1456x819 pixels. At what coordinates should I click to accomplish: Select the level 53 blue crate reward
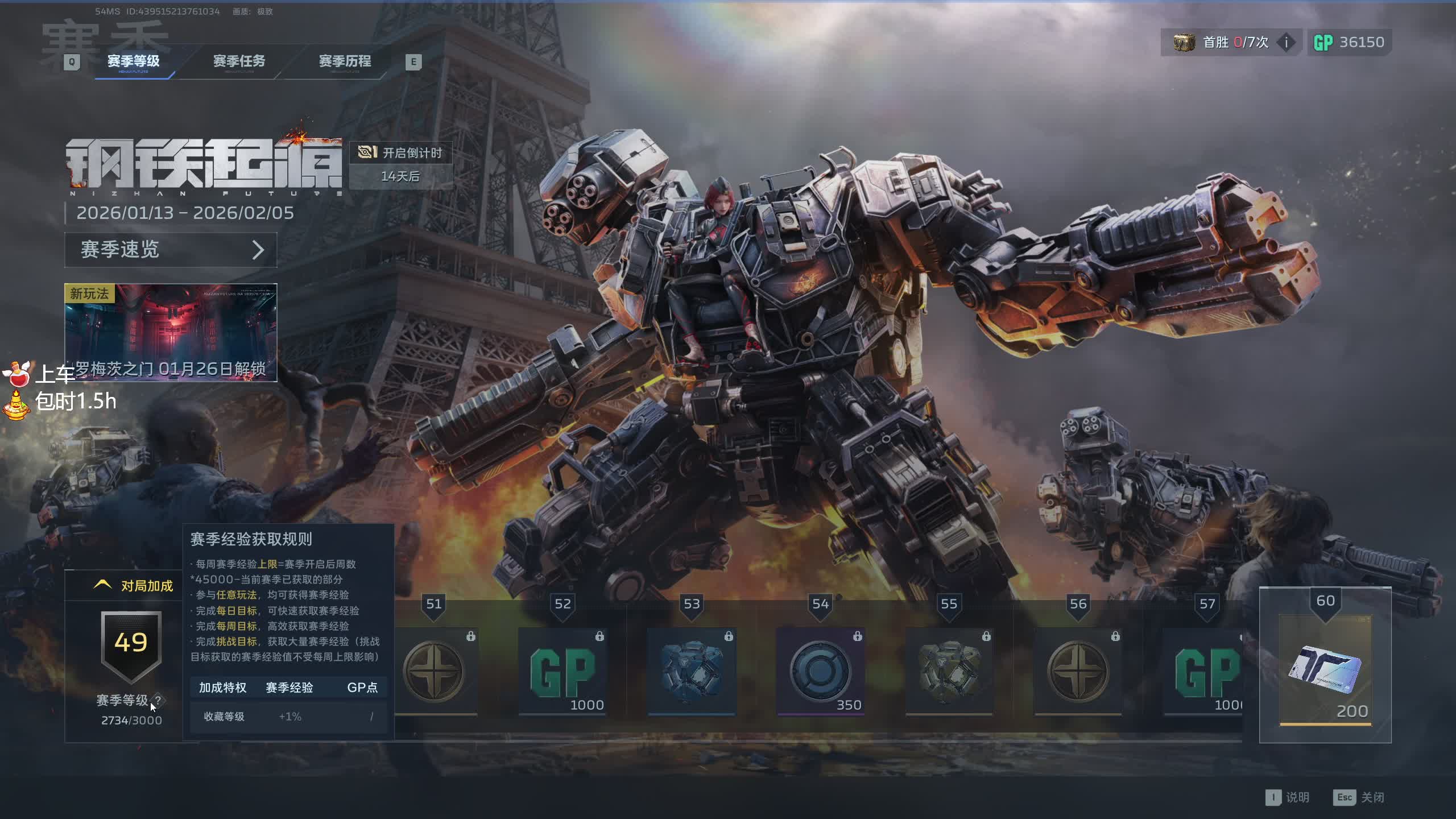coord(692,672)
